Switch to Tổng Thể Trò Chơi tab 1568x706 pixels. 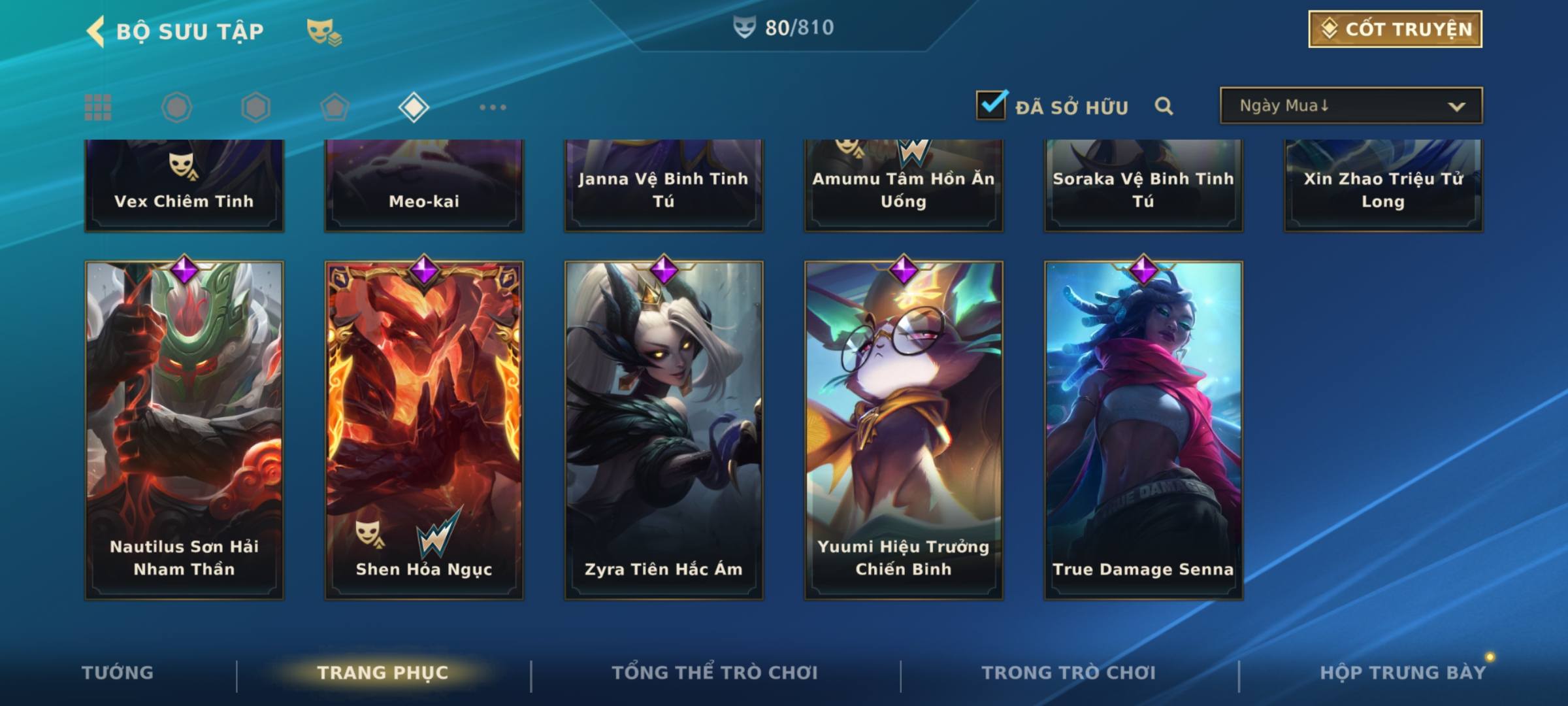coord(715,673)
